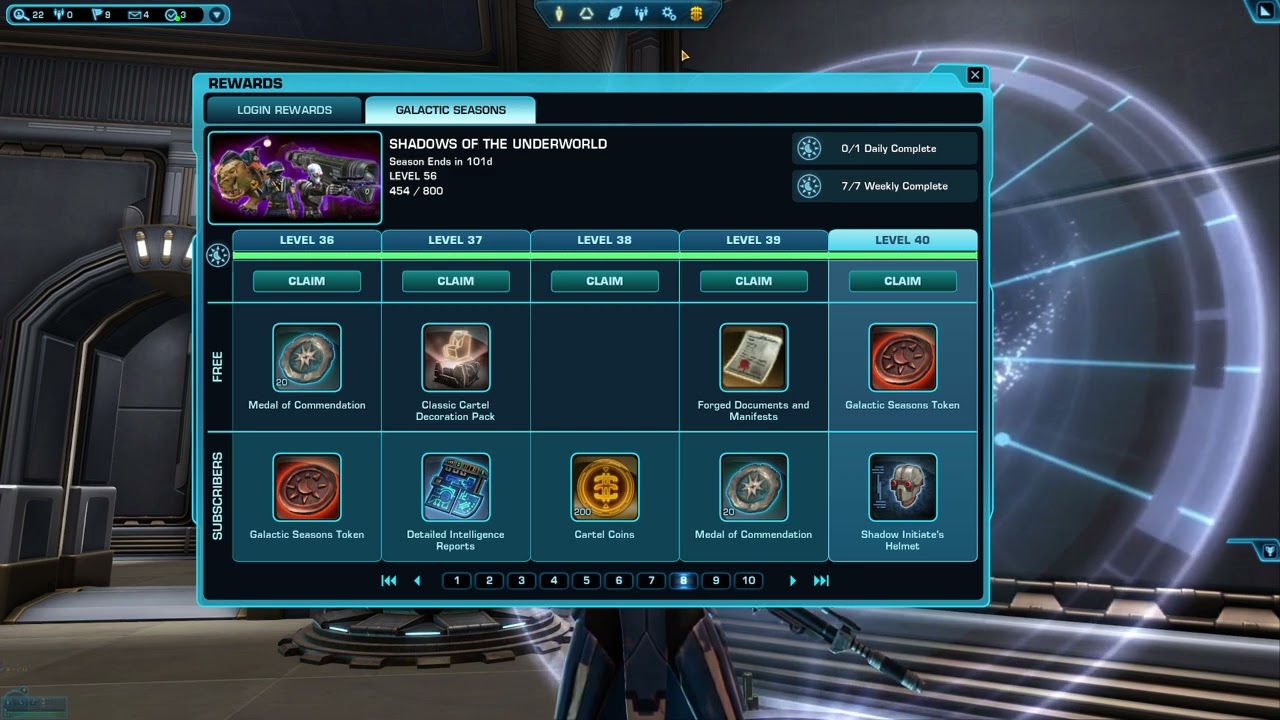Open the mail icon showing 4 messages

(x=135, y=15)
